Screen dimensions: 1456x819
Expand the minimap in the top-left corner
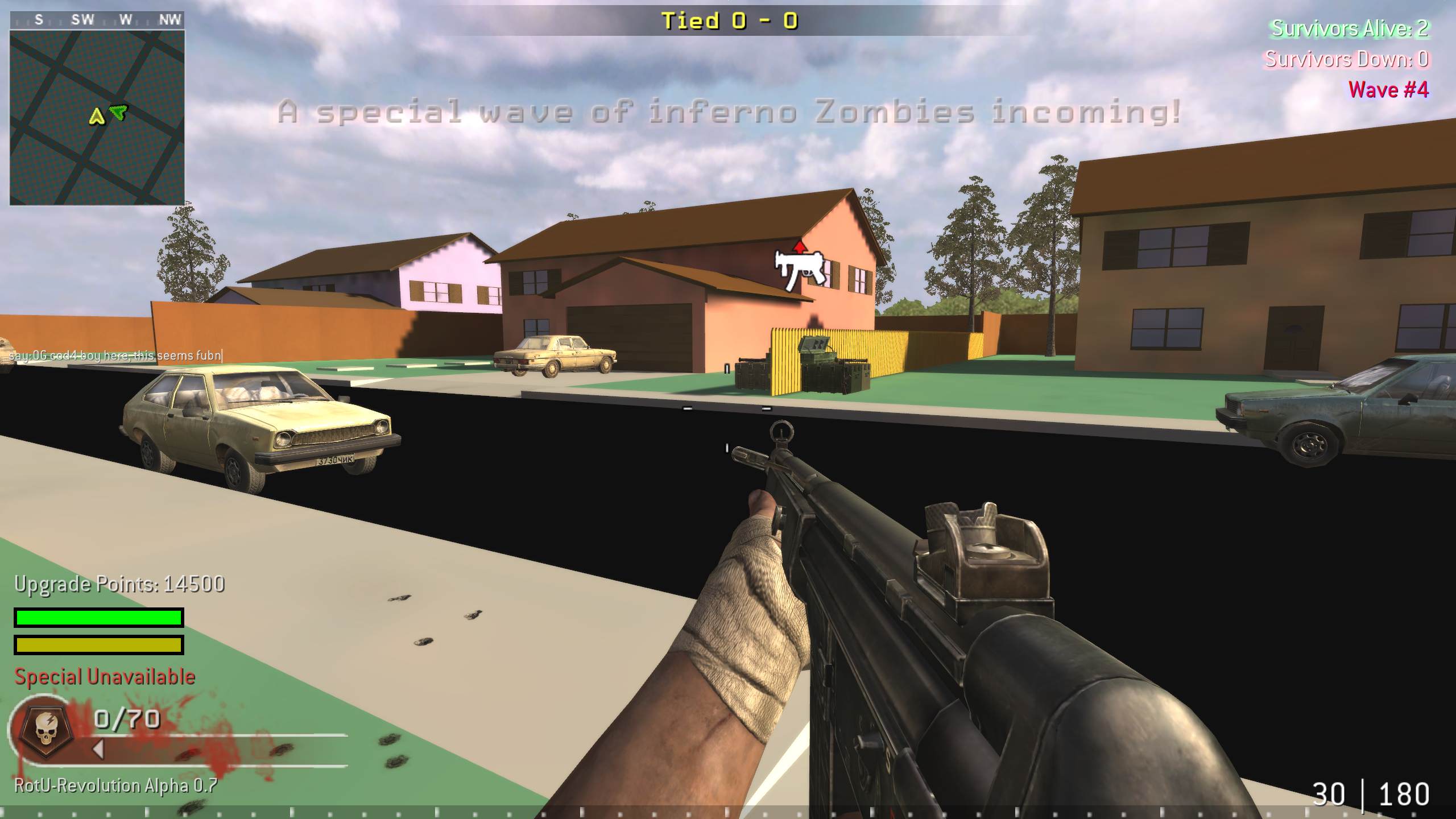click(x=97, y=114)
